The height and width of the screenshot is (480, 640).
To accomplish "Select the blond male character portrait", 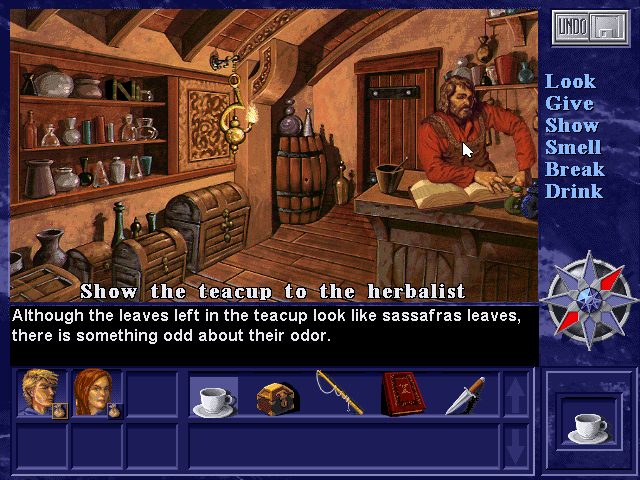I will click(x=41, y=394).
